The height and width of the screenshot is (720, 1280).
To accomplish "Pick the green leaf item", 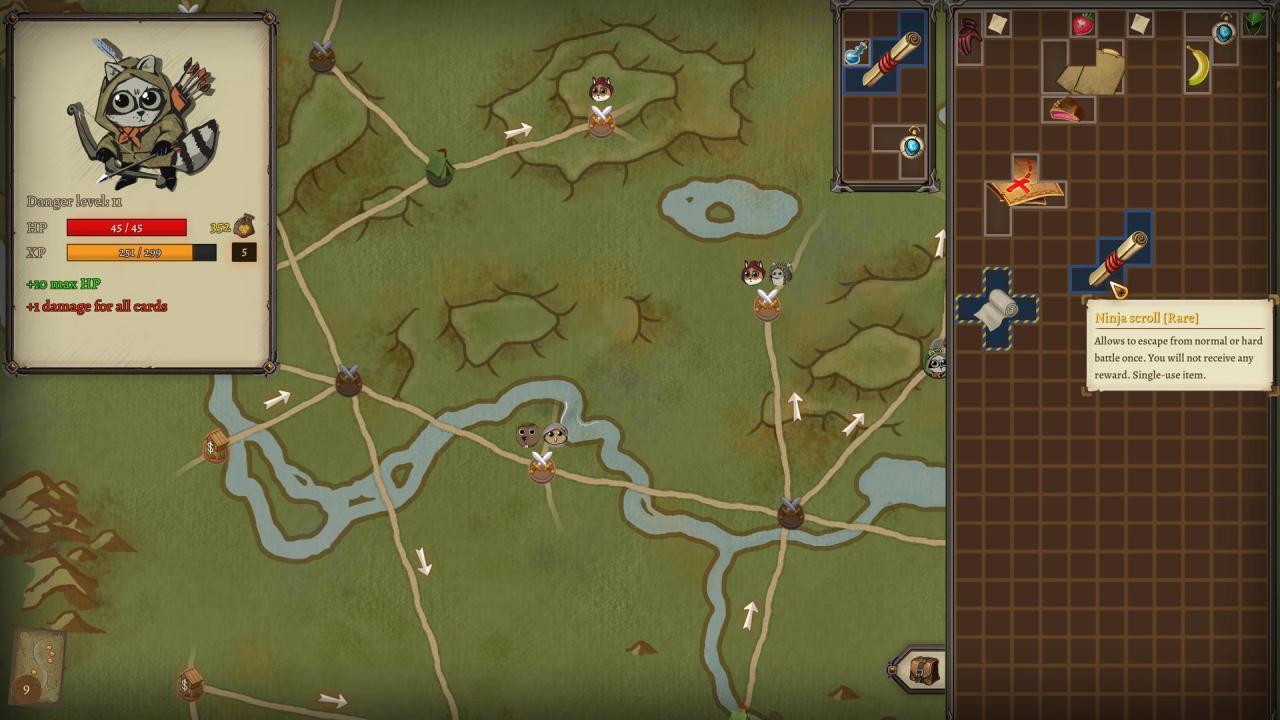I will point(1253,23).
